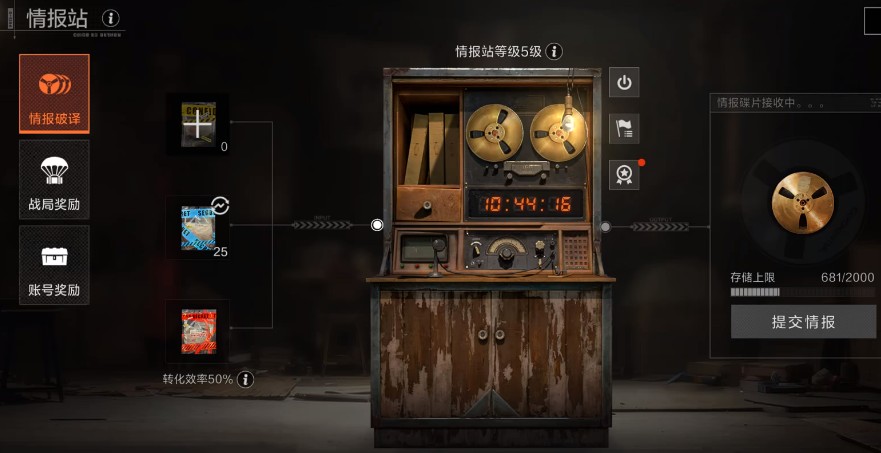Show info for 情报站 title
The width and height of the screenshot is (881, 453).
(111, 18)
